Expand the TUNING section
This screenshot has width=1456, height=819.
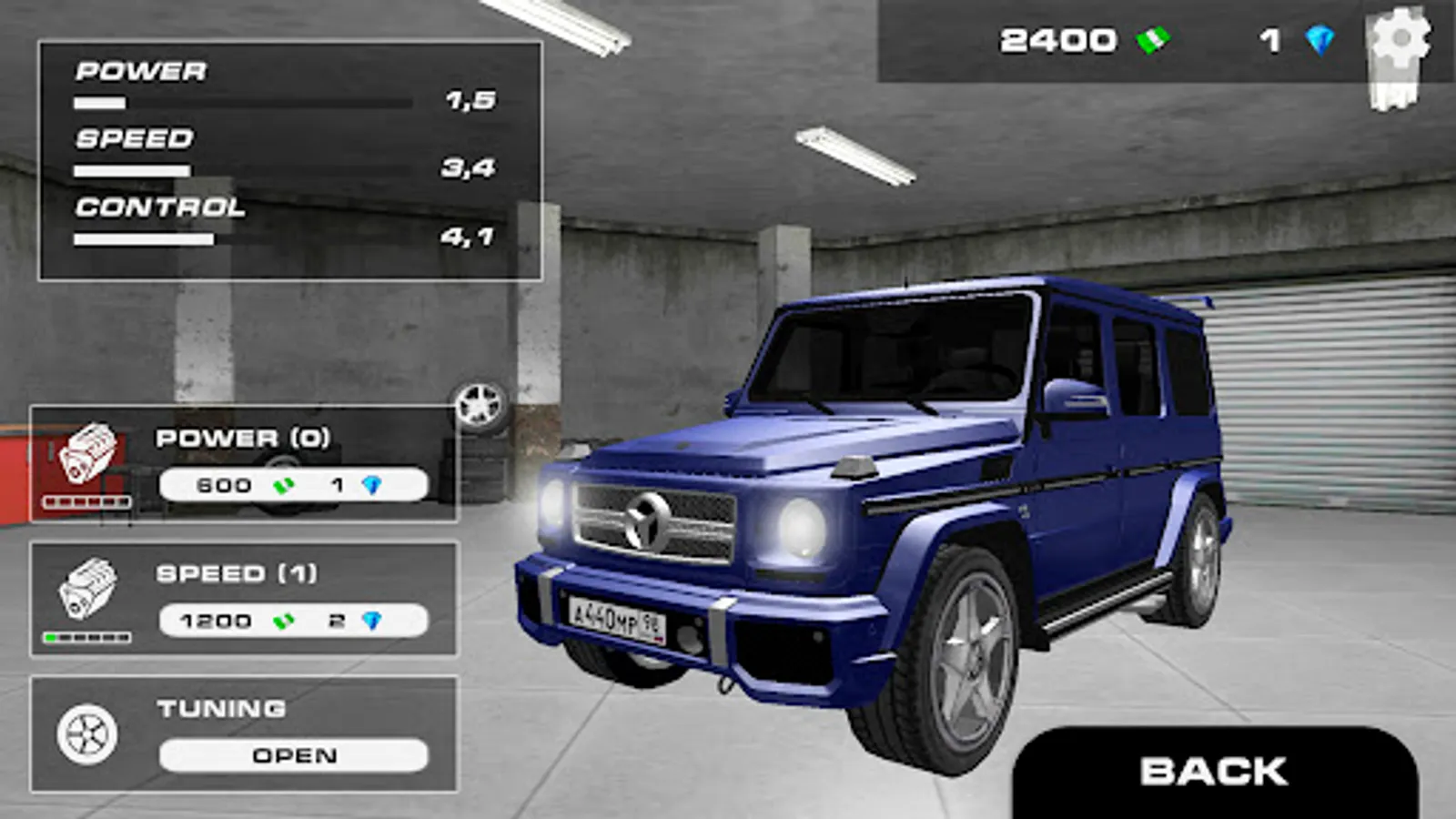pos(241,733)
